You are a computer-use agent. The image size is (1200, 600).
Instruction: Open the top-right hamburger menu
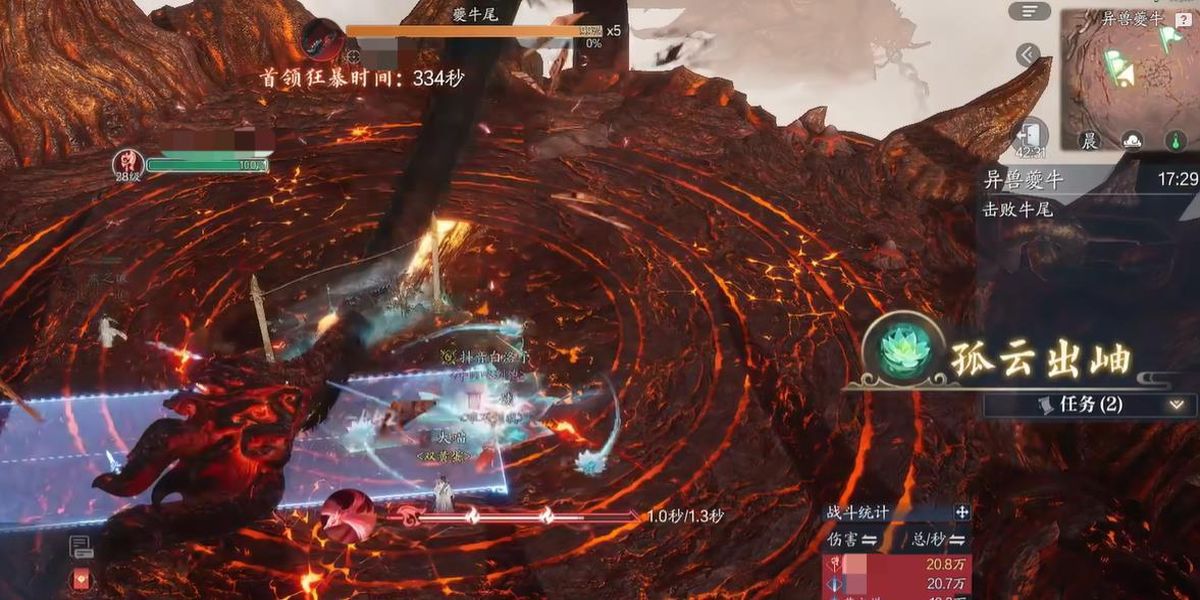[1029, 11]
